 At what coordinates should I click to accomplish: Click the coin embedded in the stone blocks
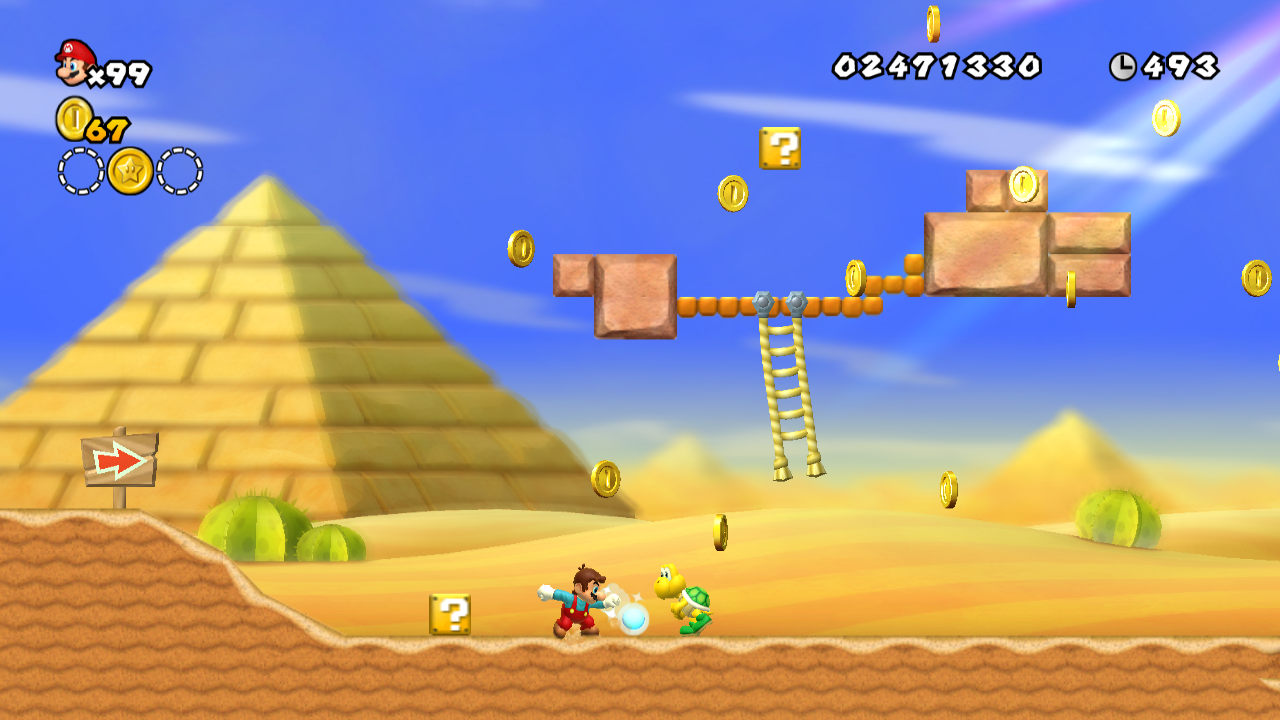click(1022, 186)
